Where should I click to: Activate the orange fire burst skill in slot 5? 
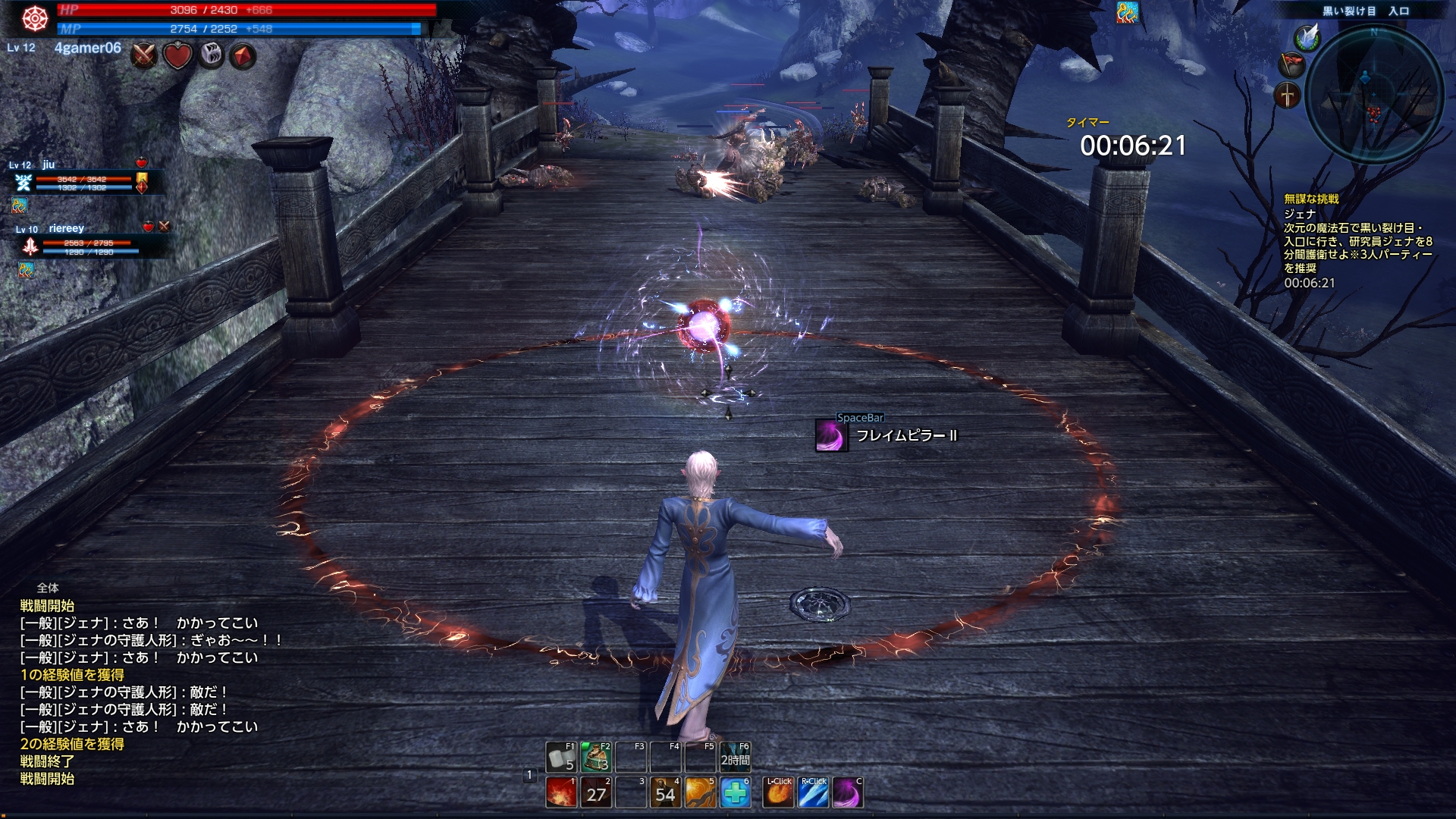(x=701, y=792)
